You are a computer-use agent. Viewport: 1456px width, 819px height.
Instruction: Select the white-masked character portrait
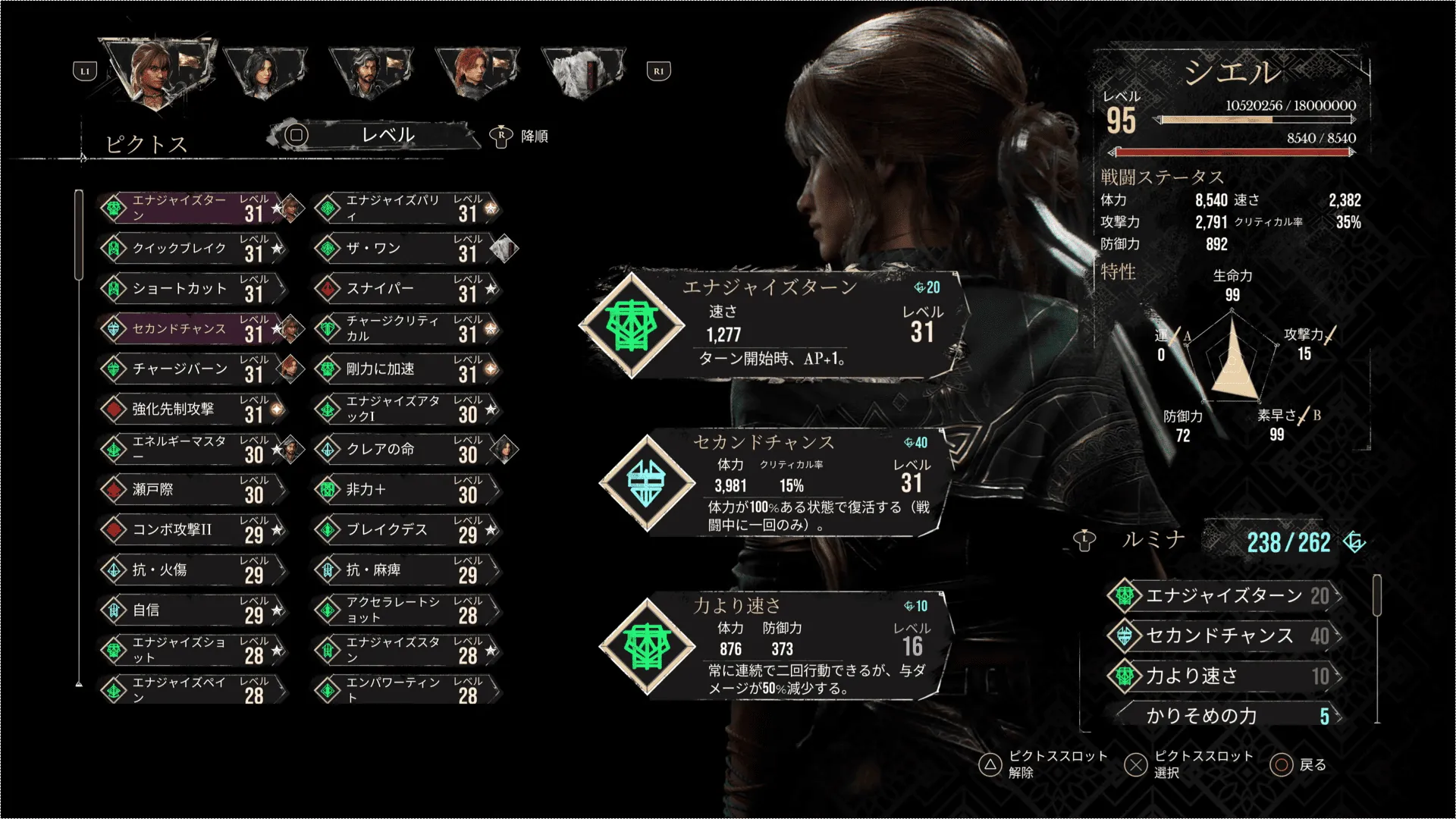coord(582,72)
